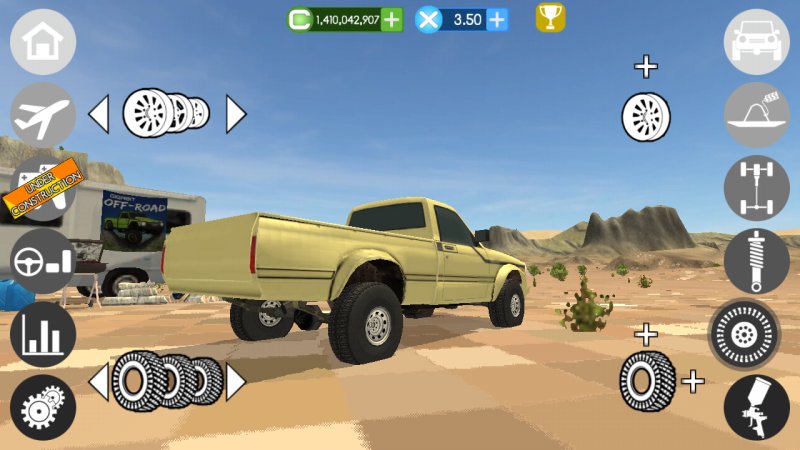The height and width of the screenshot is (450, 800).
Task: Add more green cash with plus button
Action: point(392,19)
